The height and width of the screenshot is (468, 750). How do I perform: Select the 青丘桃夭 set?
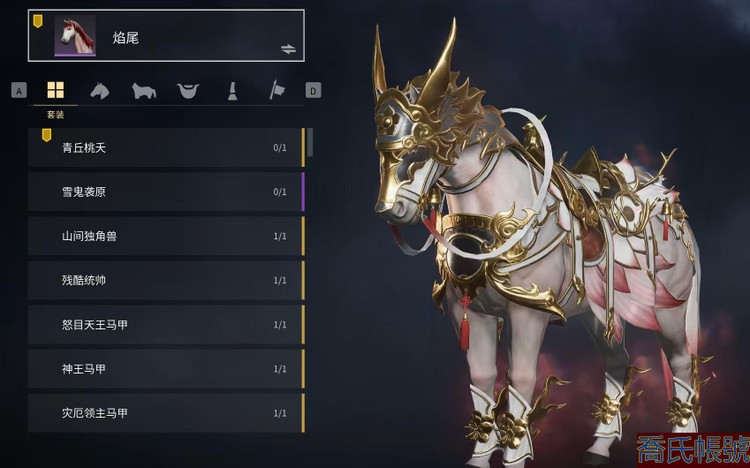click(x=165, y=148)
